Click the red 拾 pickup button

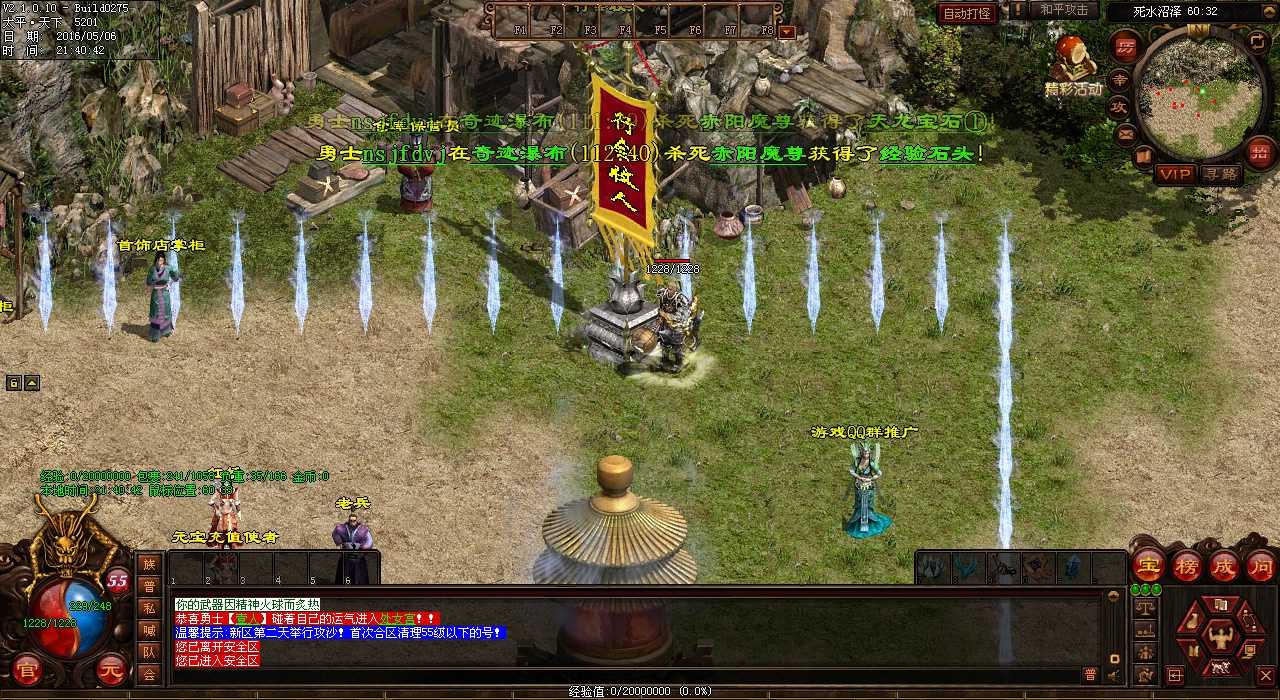coord(1260,152)
